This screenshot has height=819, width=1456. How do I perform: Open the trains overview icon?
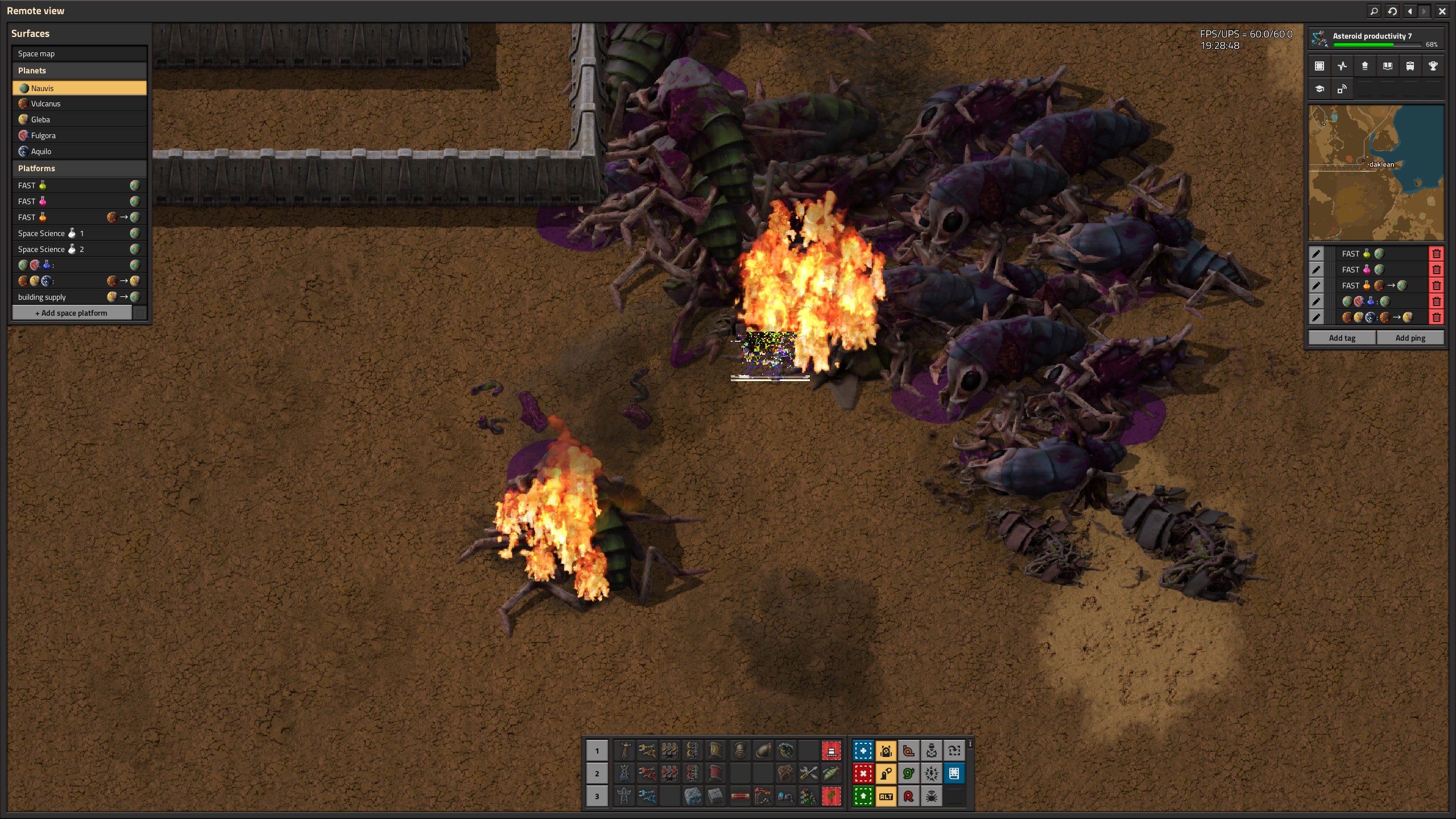(x=1410, y=66)
